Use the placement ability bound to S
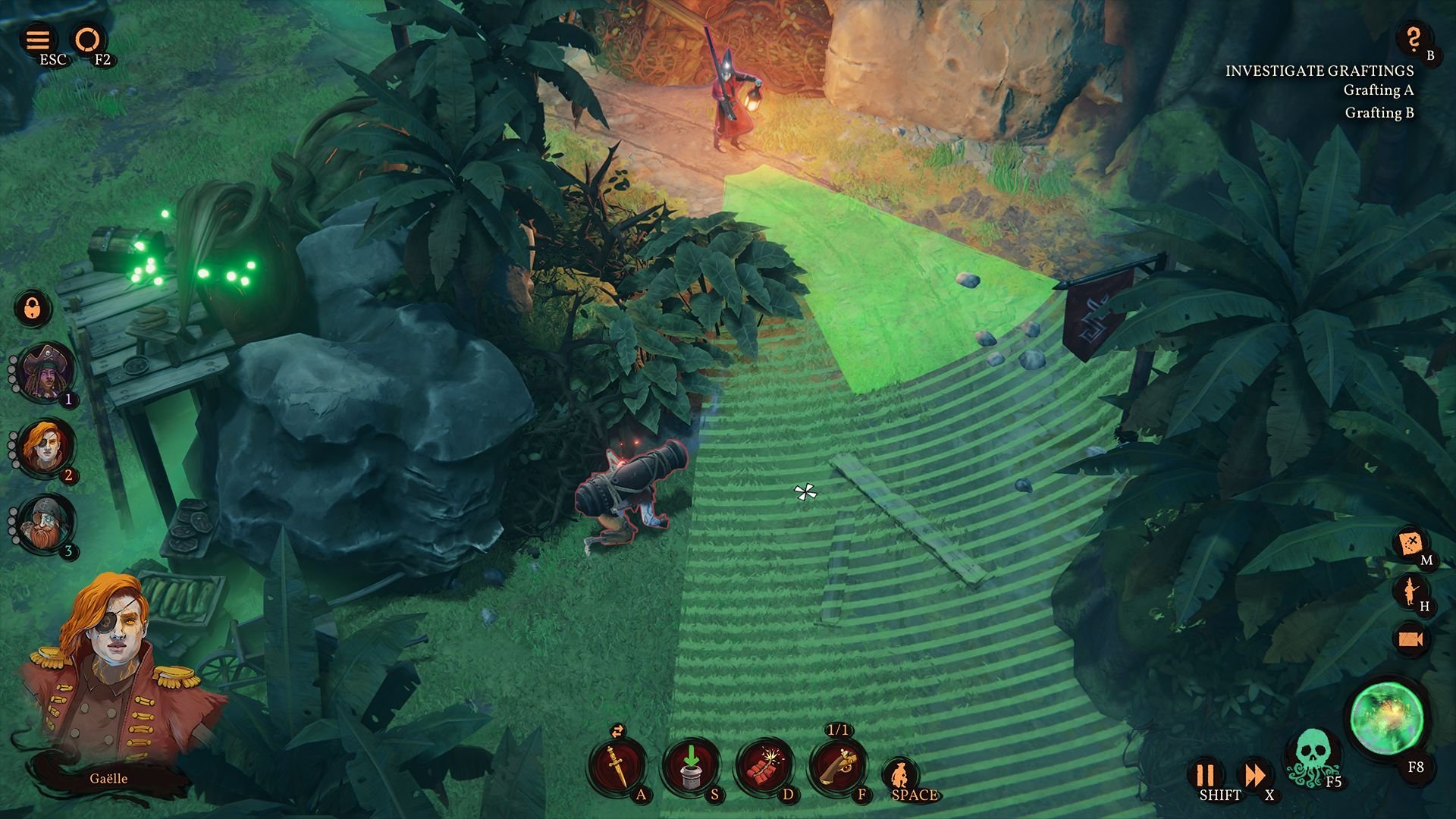The image size is (1456, 819). click(x=692, y=764)
